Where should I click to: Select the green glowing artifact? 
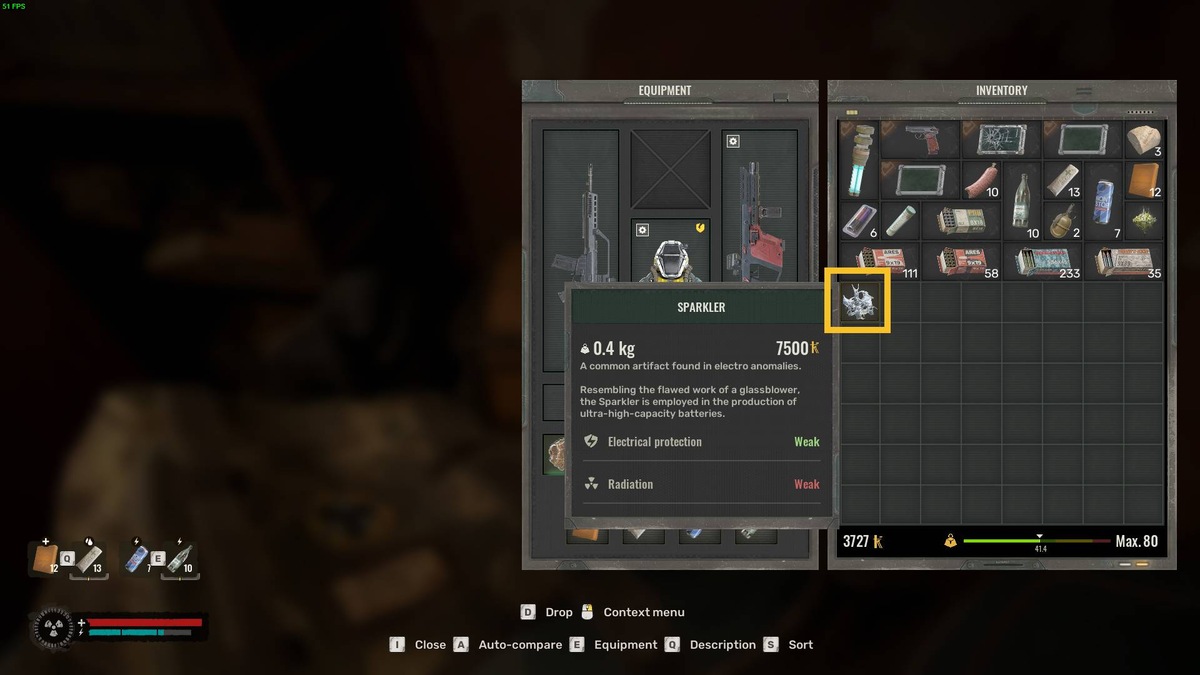(x=1144, y=220)
